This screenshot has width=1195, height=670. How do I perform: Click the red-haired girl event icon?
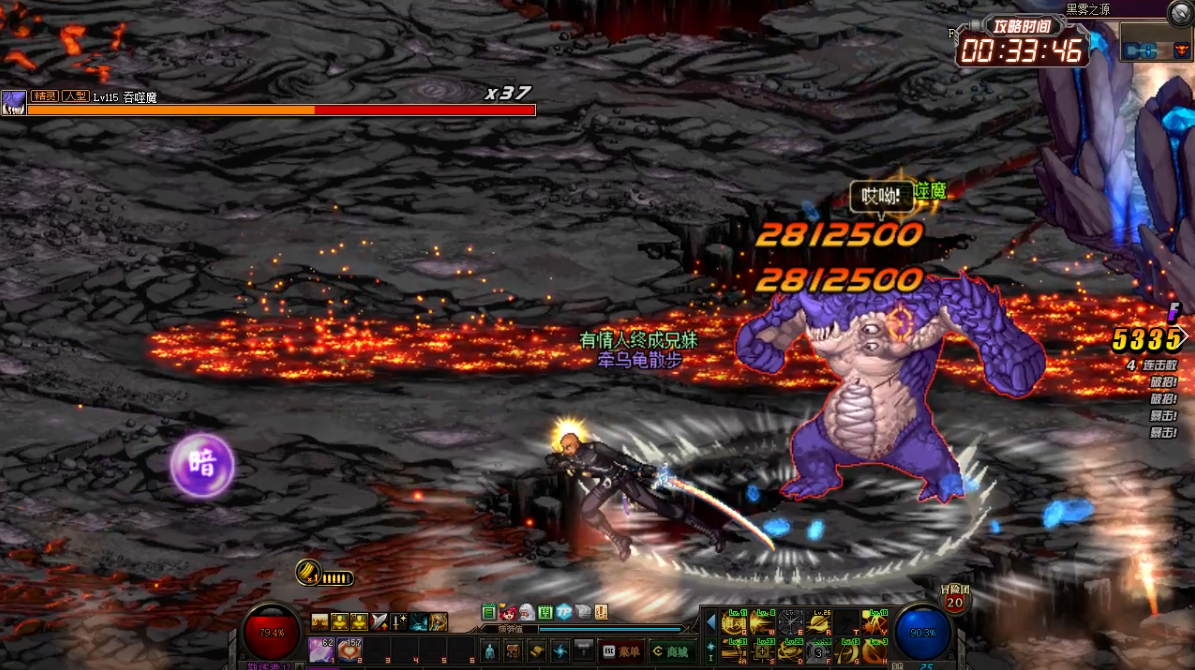click(x=508, y=612)
